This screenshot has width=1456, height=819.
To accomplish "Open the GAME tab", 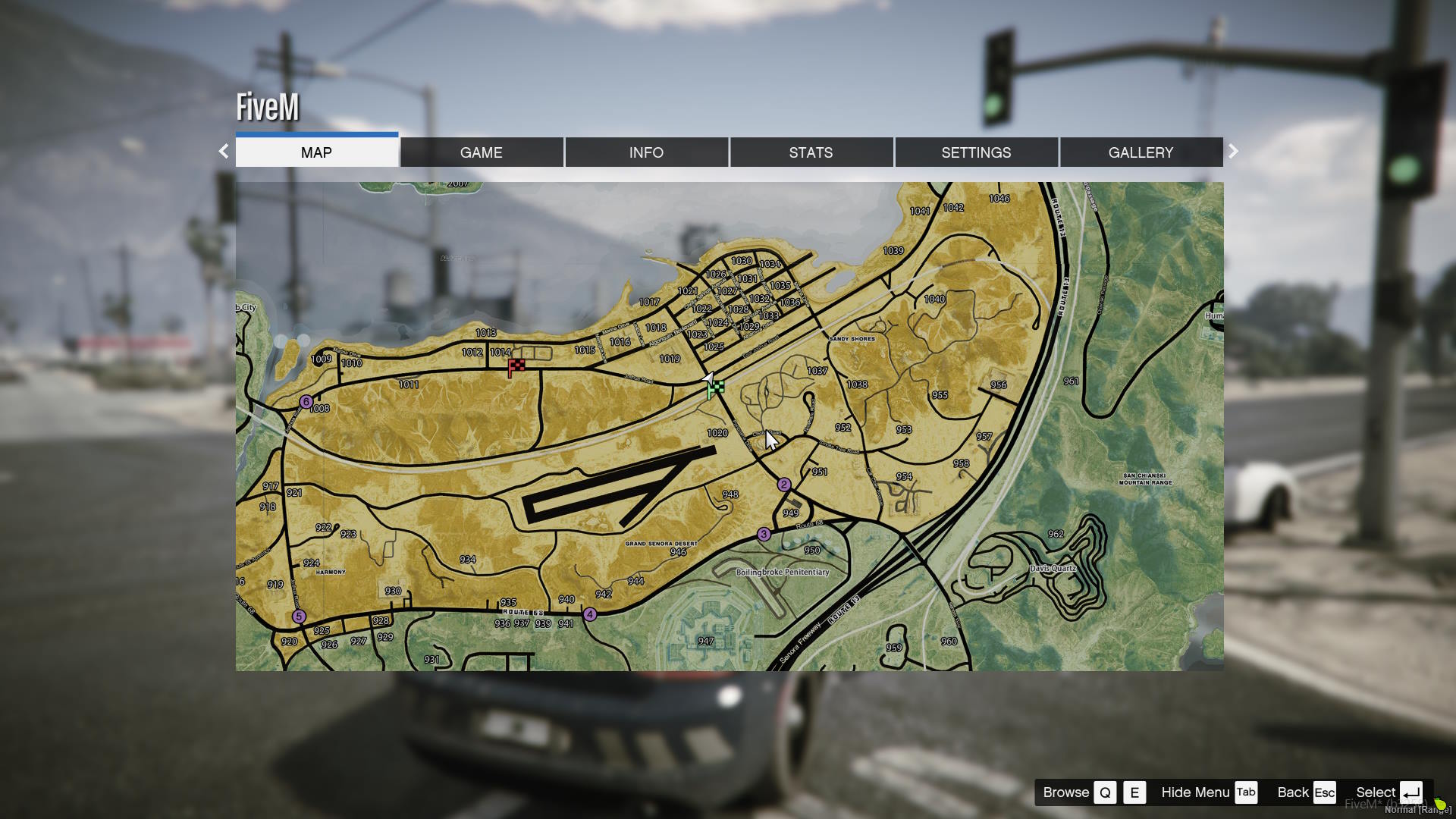I will [x=481, y=152].
